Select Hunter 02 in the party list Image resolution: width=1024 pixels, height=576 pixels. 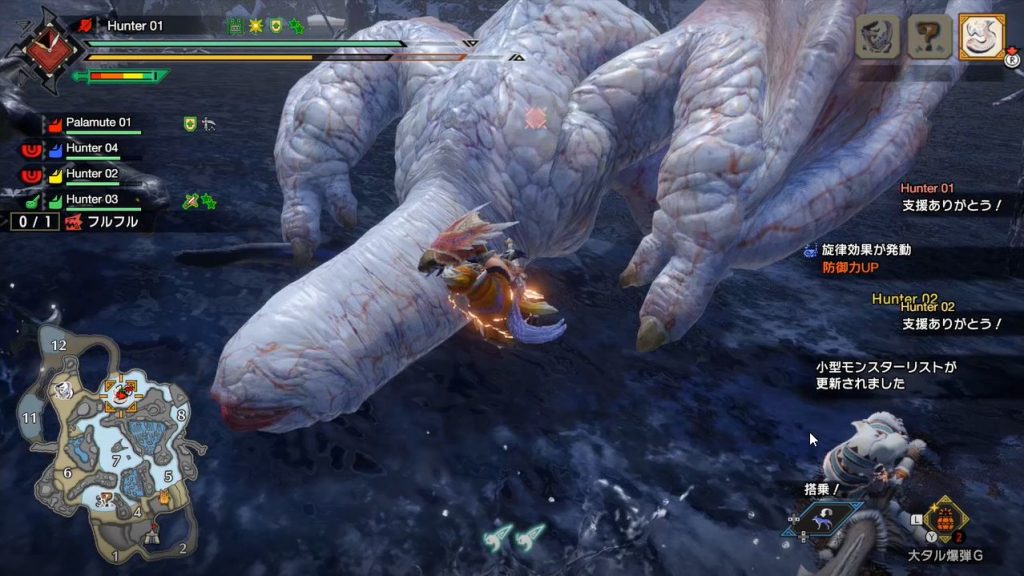(91, 174)
